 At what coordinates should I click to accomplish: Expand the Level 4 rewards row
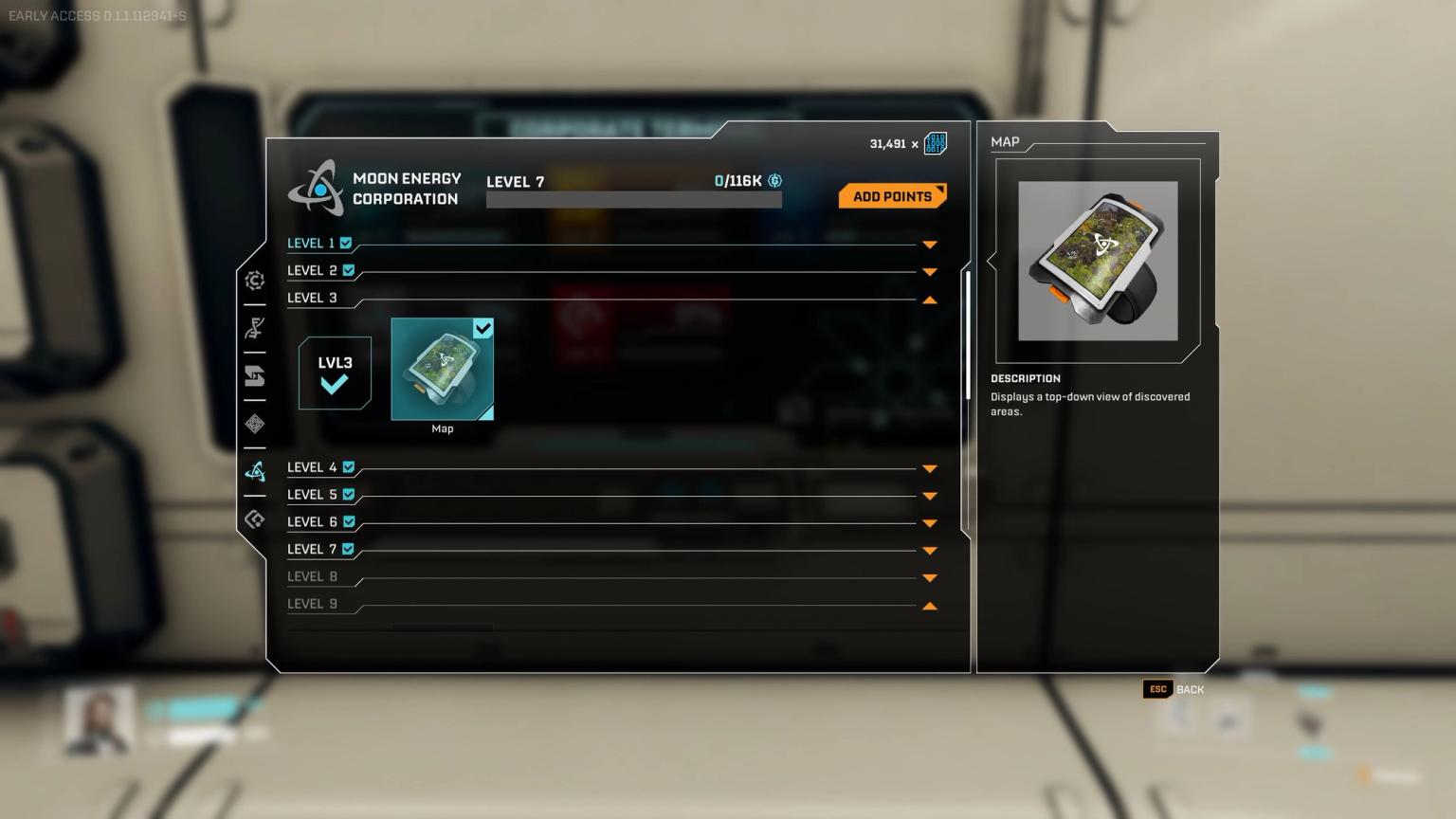click(x=929, y=467)
